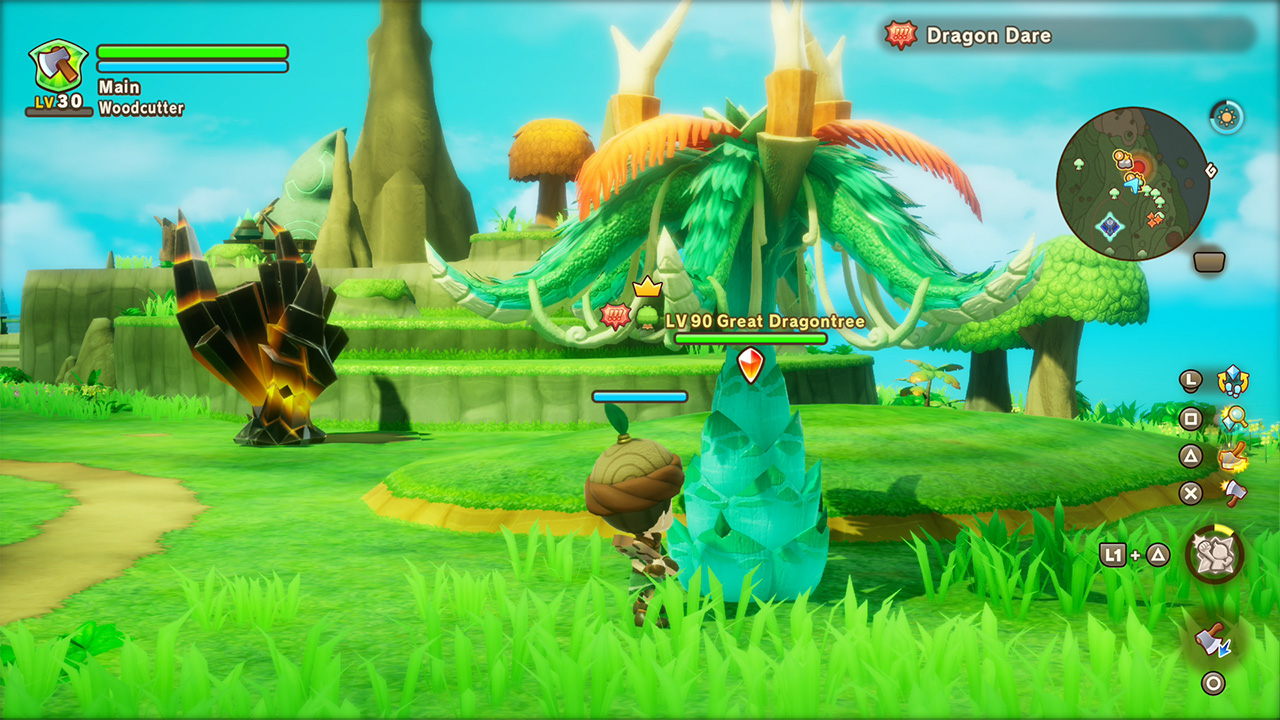Click the sun time-of-day indicator
The image size is (1280, 720).
click(x=1226, y=117)
